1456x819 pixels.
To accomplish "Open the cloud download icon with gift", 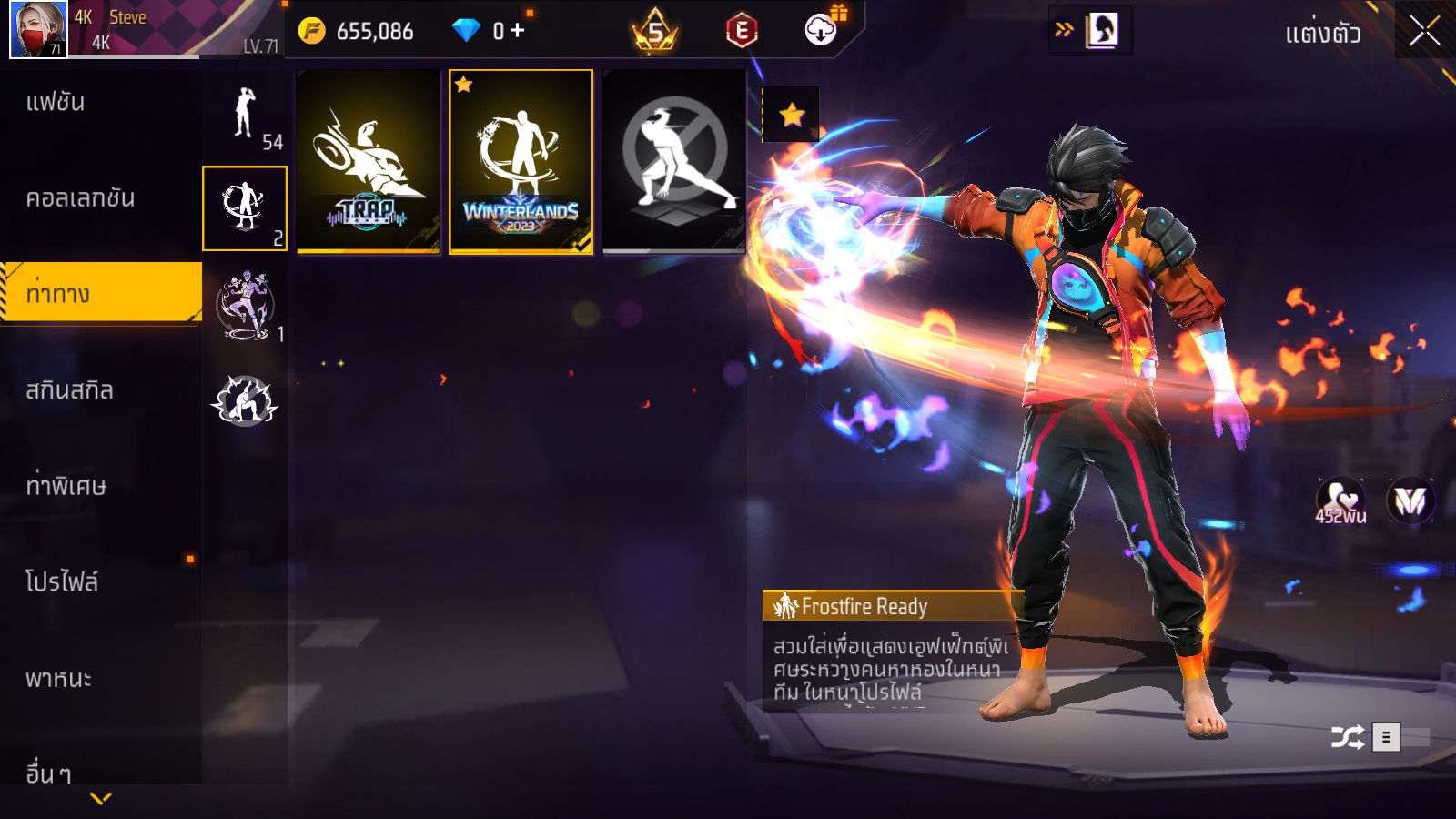I will click(x=822, y=30).
